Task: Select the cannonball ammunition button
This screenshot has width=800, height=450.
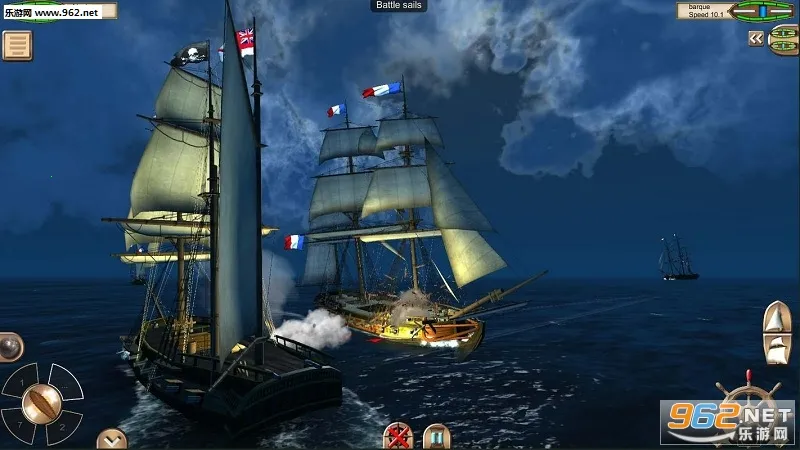Action: (x=9, y=345)
